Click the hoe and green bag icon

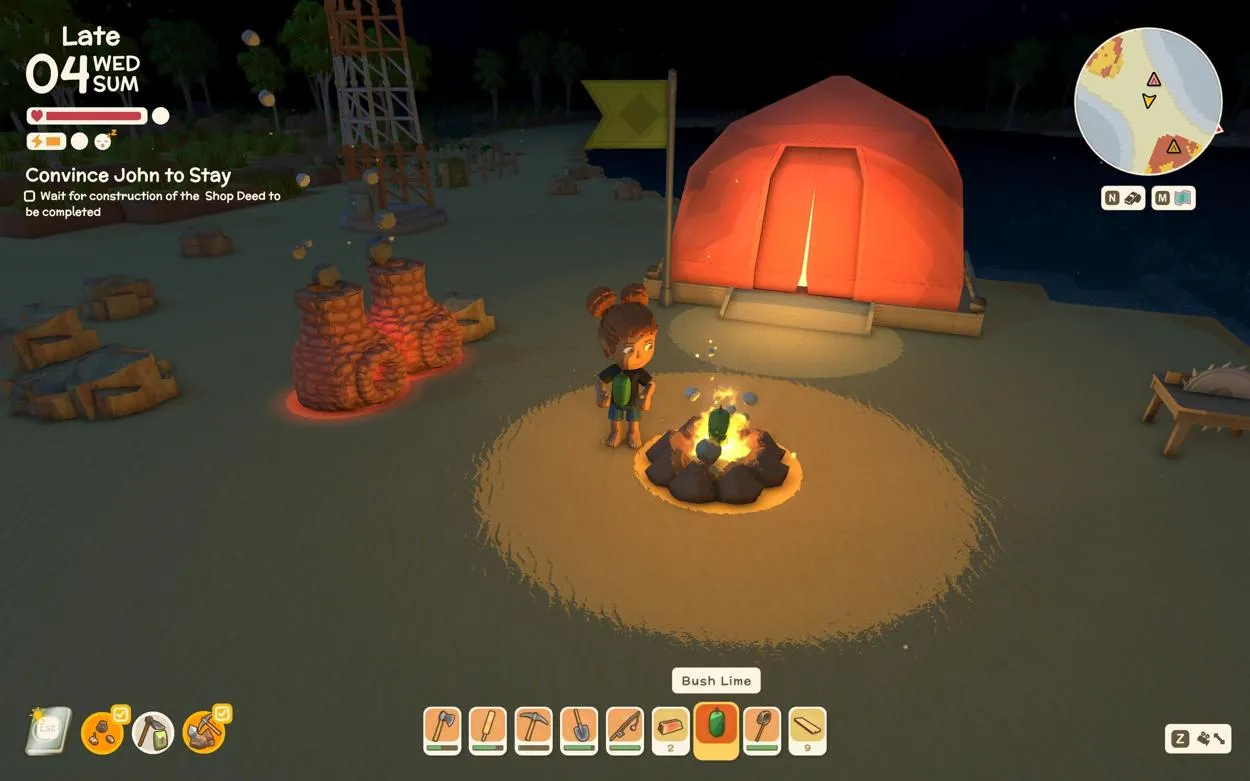tap(153, 733)
